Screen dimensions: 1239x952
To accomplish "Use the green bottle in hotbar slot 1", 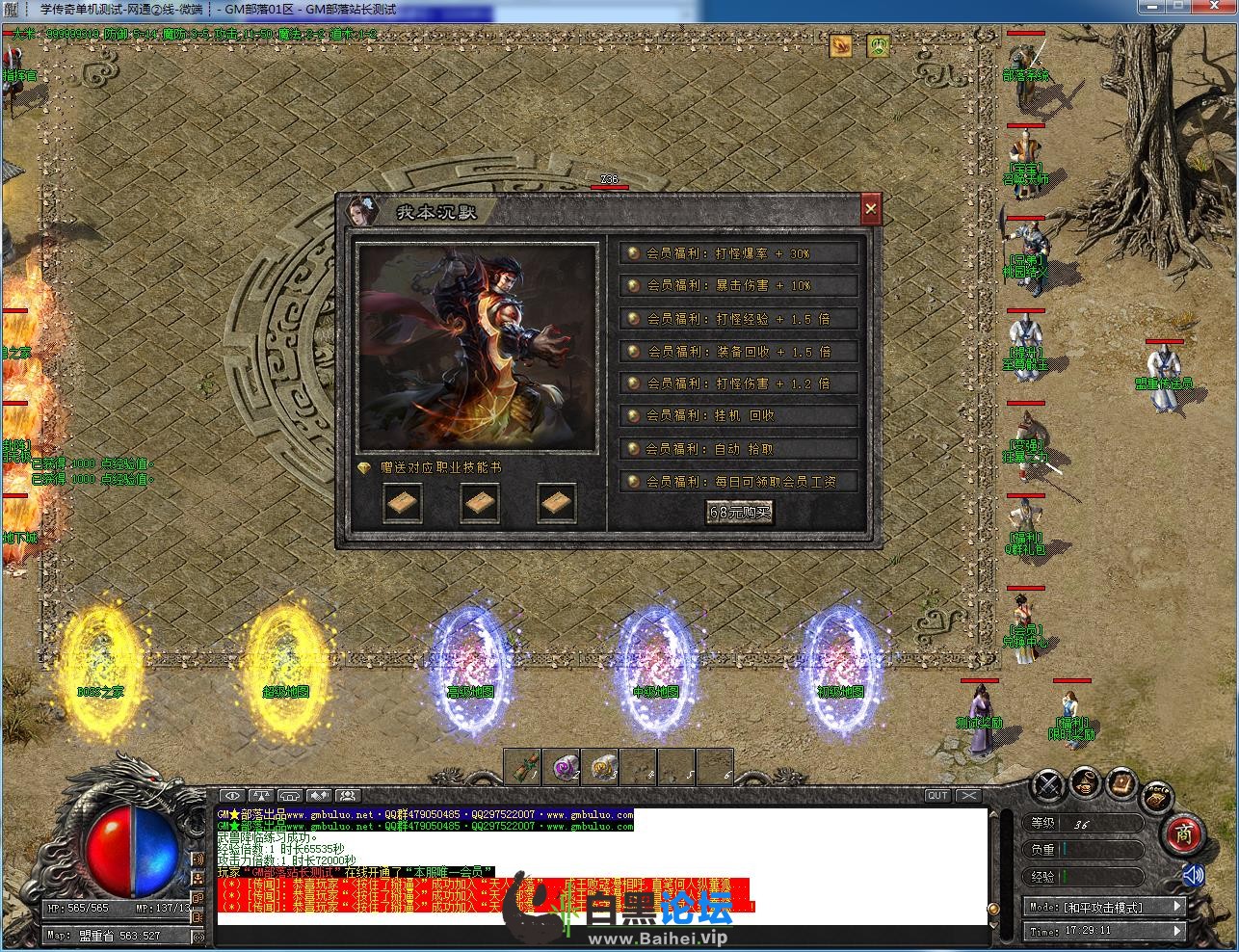I will [x=523, y=767].
